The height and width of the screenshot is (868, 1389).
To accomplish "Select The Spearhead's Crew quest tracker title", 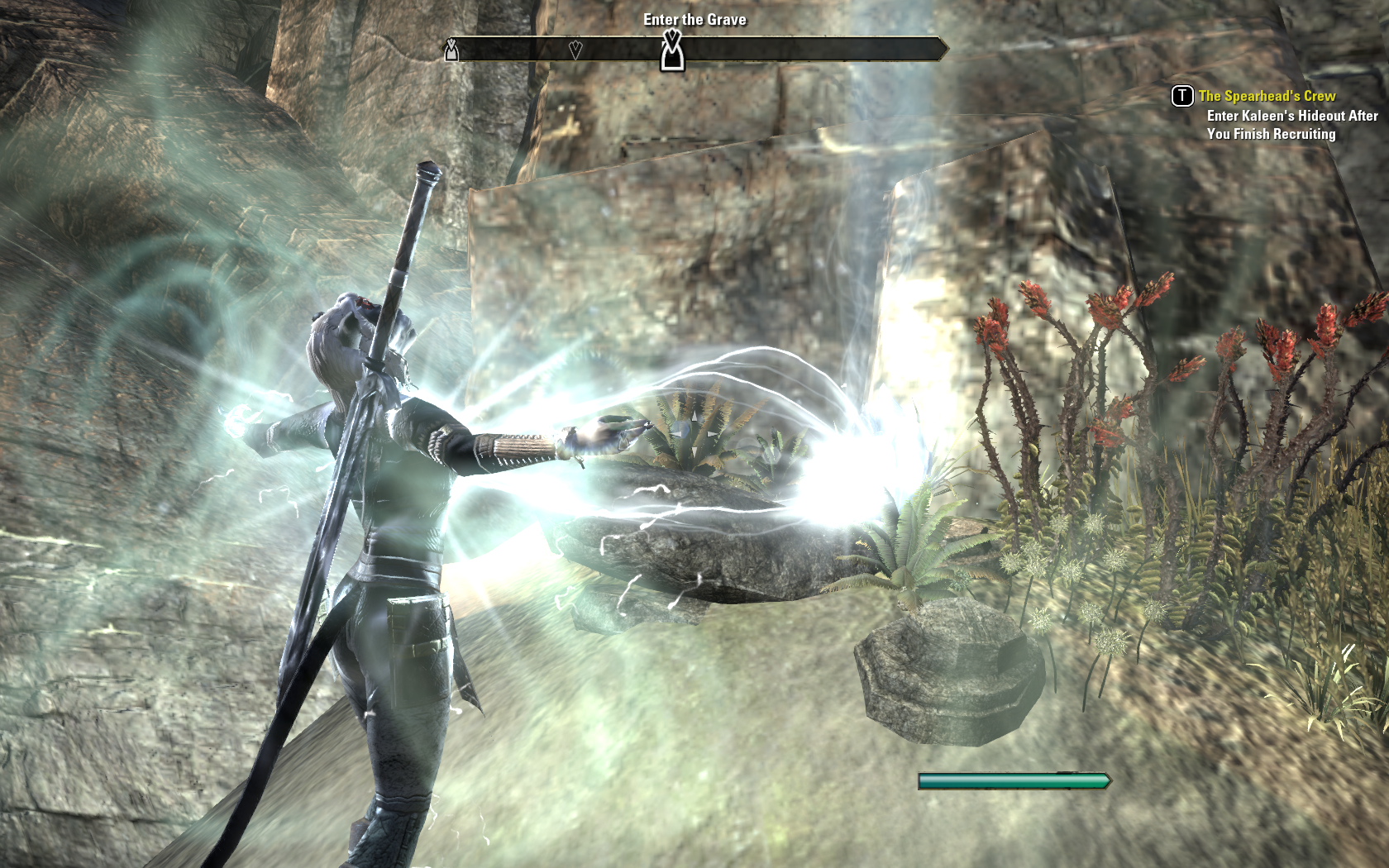I will point(1267,96).
